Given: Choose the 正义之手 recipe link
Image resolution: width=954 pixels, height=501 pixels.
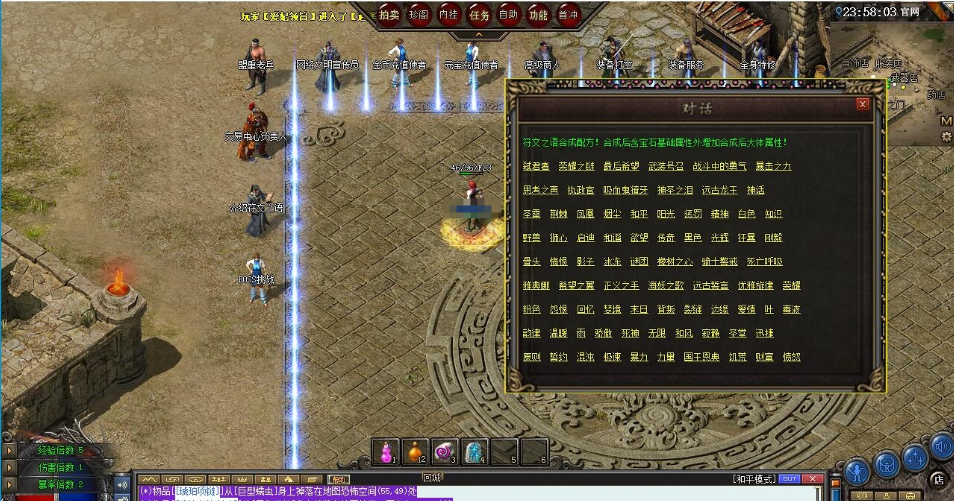Looking at the screenshot, I should click(623, 286).
